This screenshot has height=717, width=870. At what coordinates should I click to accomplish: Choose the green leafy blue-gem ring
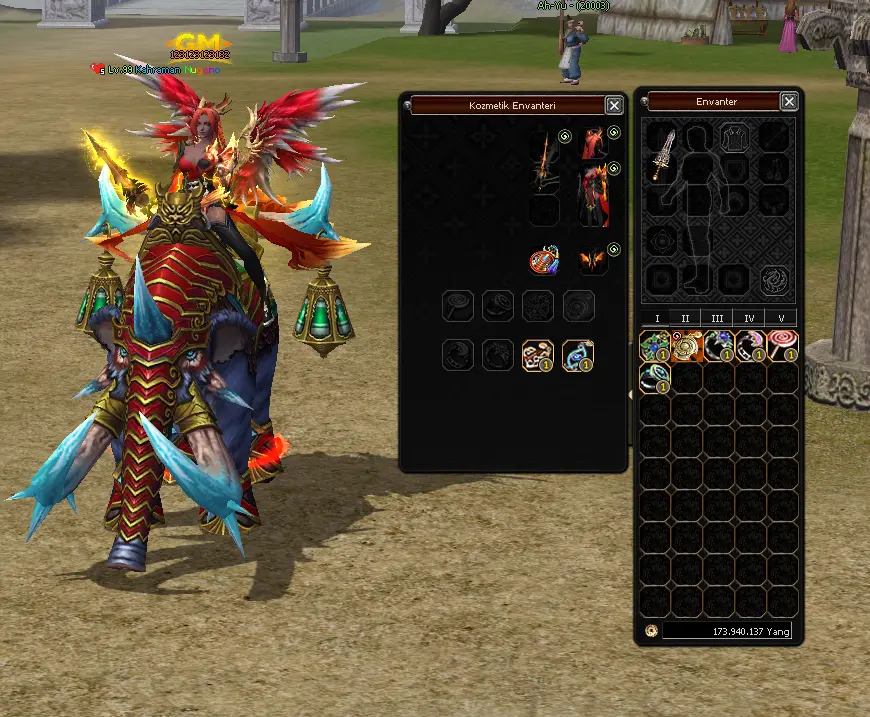(x=655, y=346)
